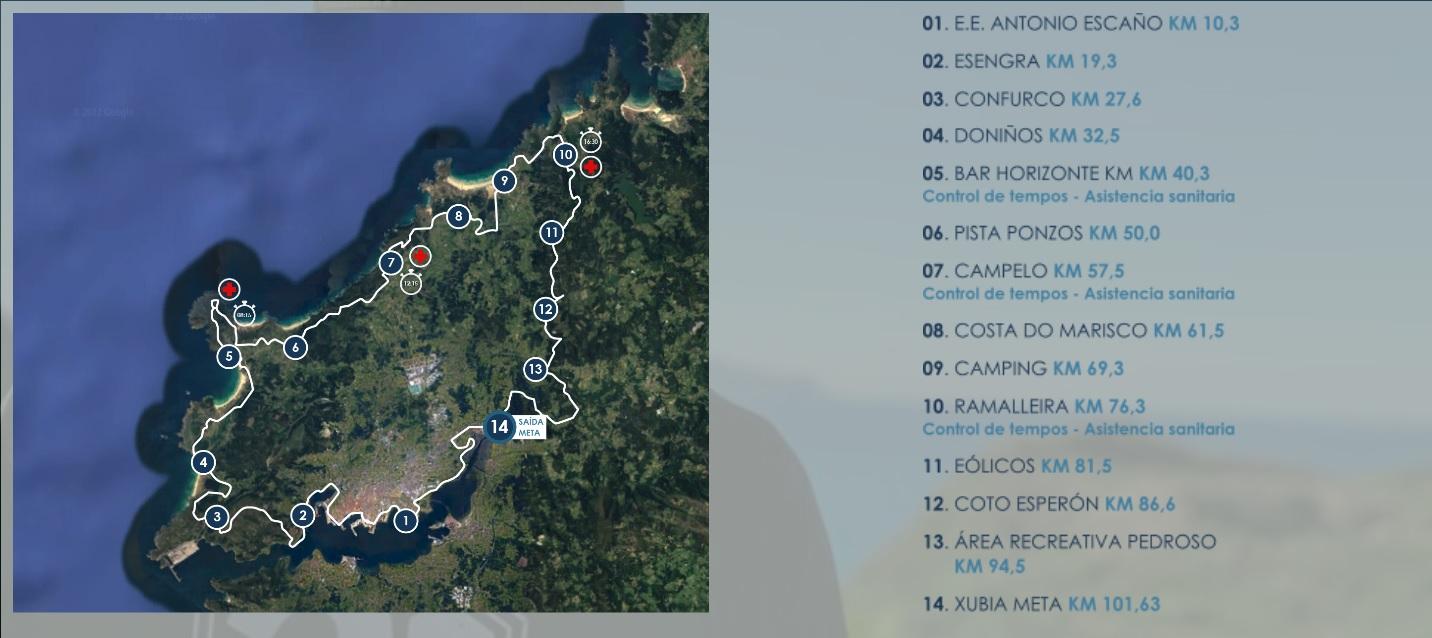The width and height of the screenshot is (1432, 638).
Task: Choose the Esengra KM 19,3 legend entry
Action: pyautogui.click(x=1019, y=61)
